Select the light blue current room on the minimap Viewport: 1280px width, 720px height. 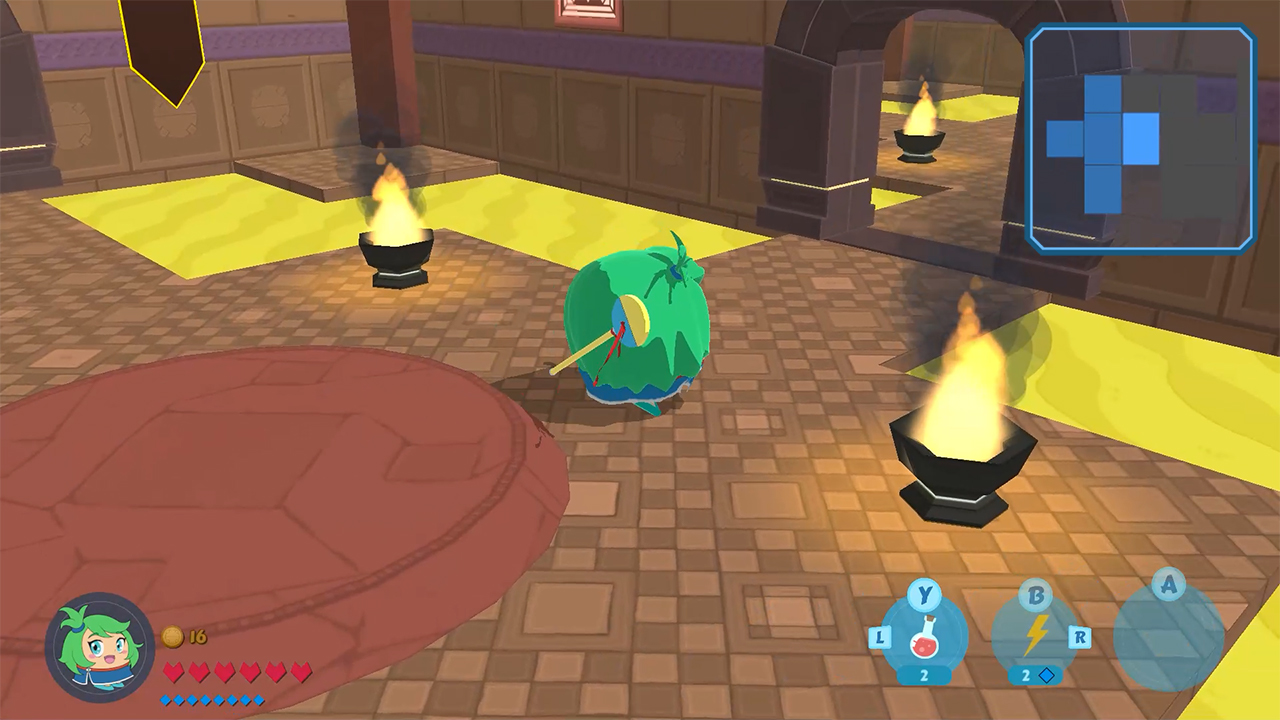pyautogui.click(x=1140, y=138)
